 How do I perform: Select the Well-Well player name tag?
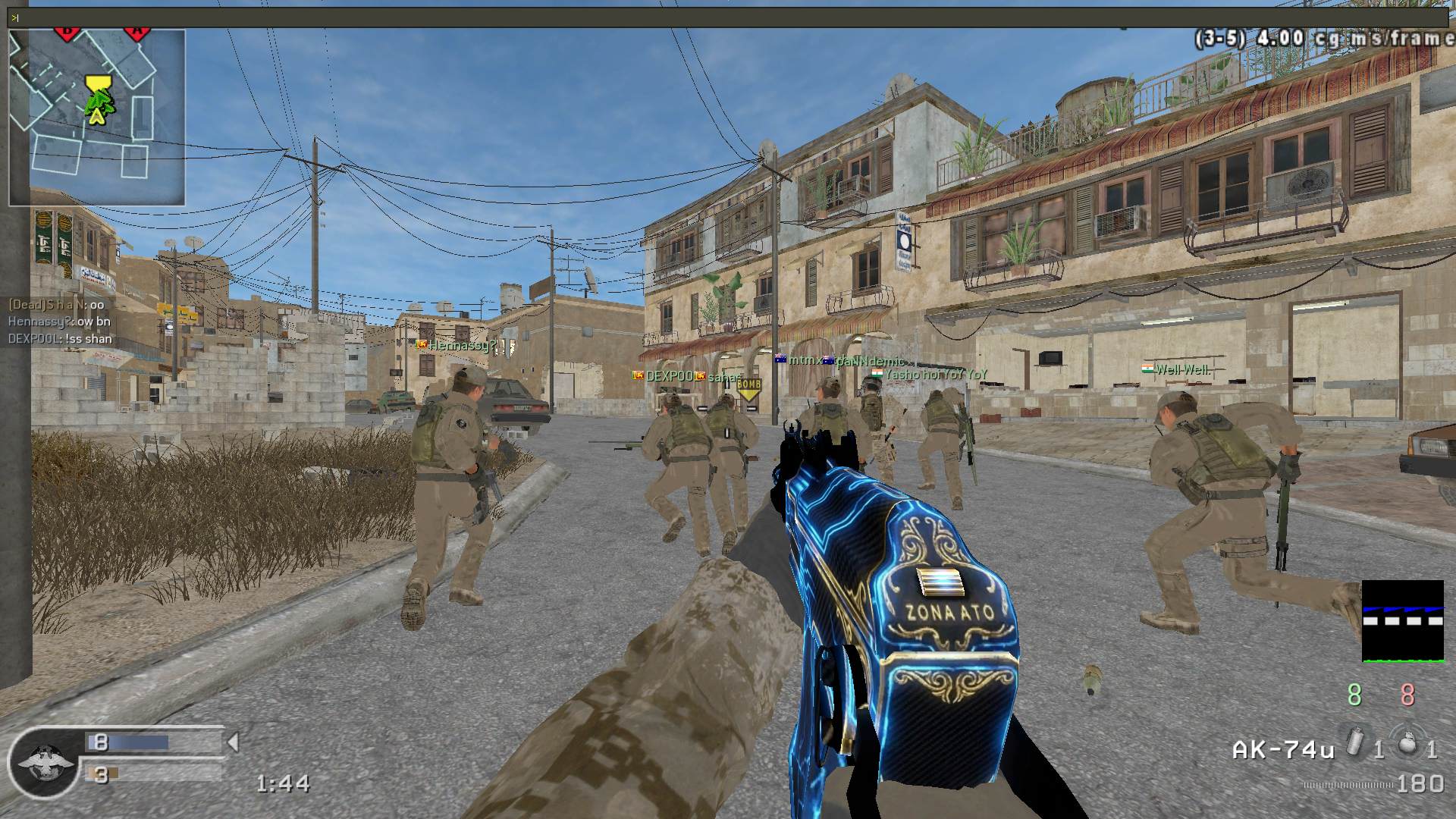point(1181,370)
